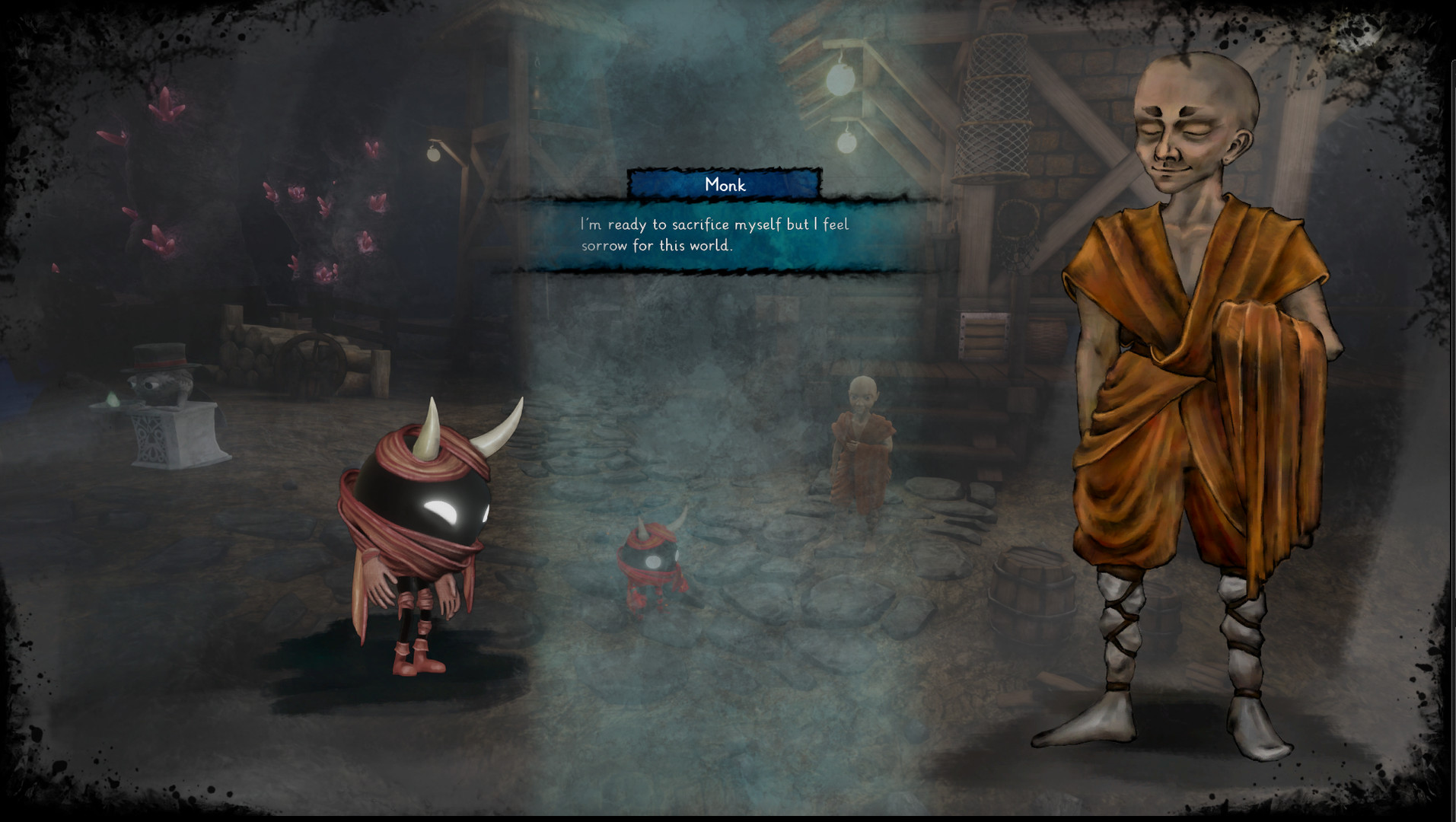Click the Monk name plate

pos(723,183)
